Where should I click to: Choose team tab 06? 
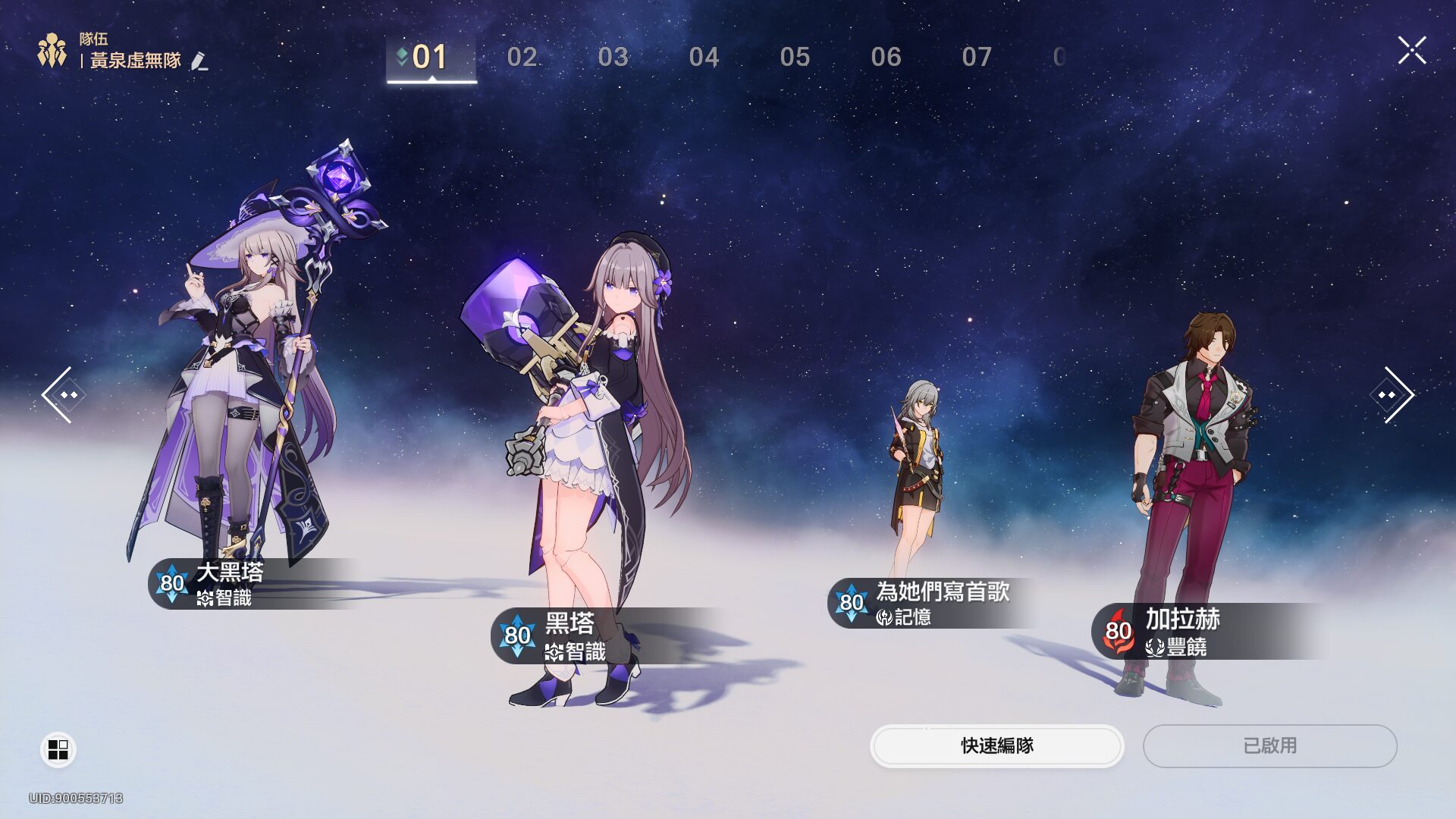pos(886,57)
